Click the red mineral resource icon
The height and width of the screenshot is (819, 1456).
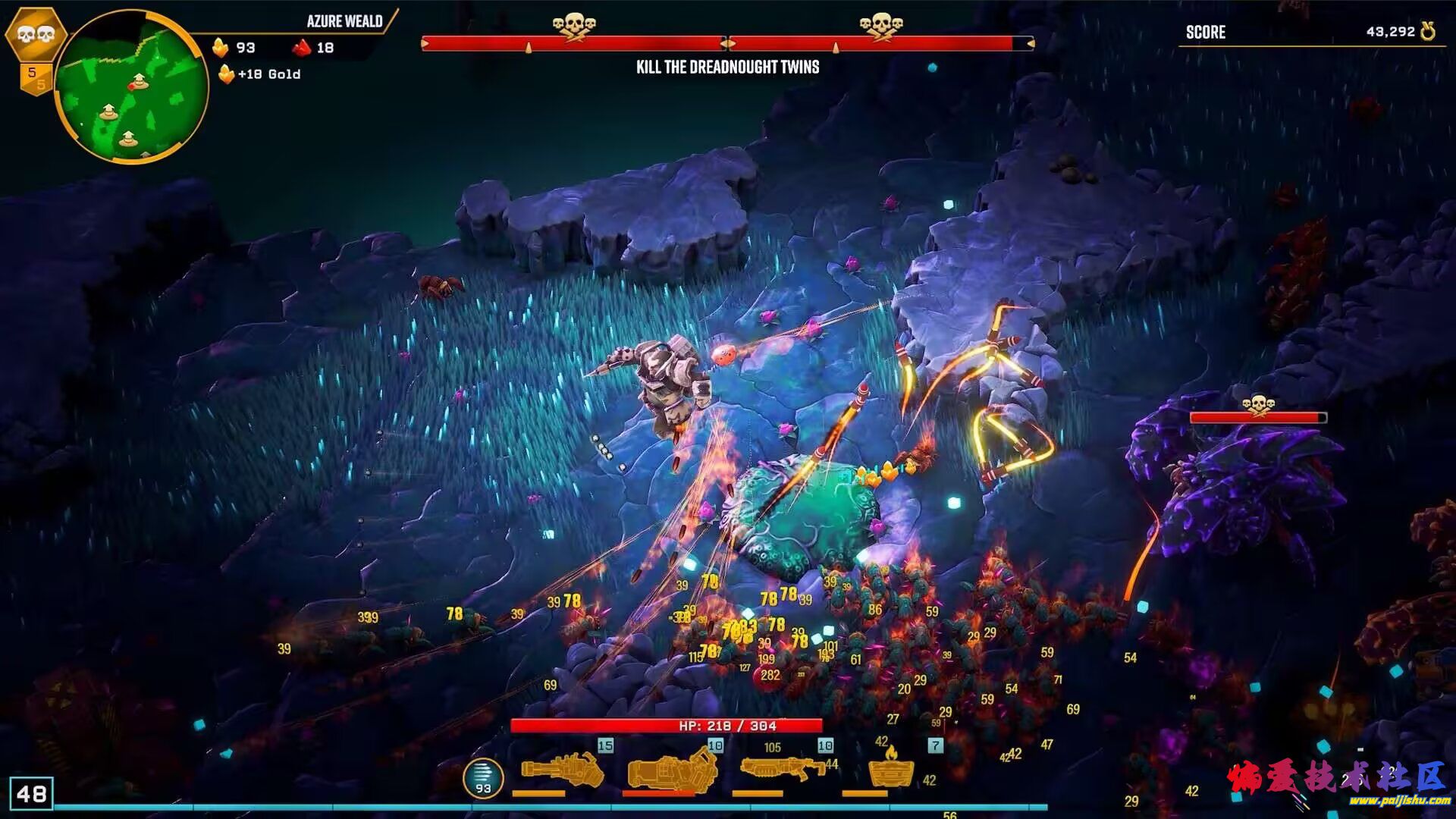click(x=302, y=48)
